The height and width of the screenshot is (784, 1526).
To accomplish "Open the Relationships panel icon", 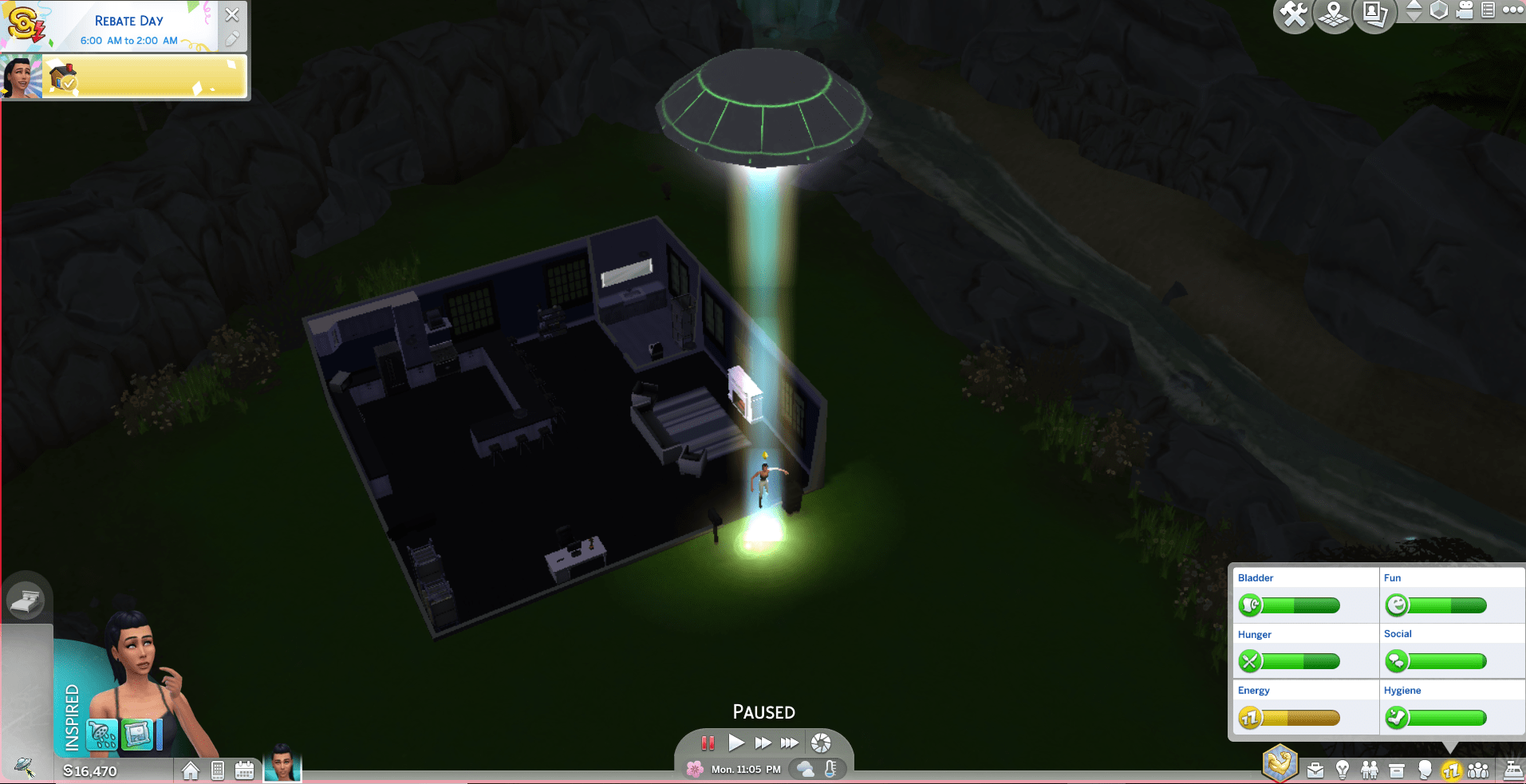I will pos(1370,770).
